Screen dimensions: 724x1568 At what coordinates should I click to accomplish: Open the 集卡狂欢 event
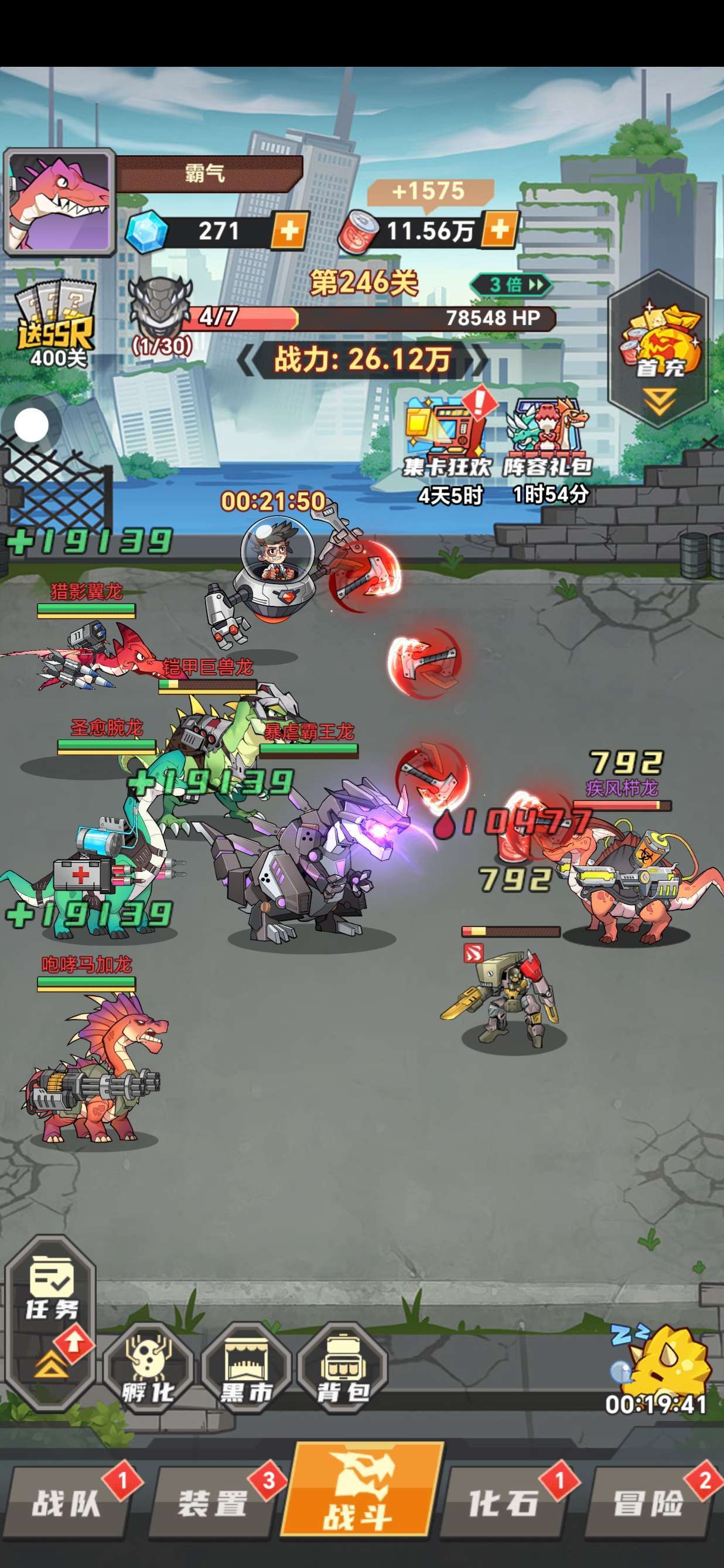coord(448,438)
